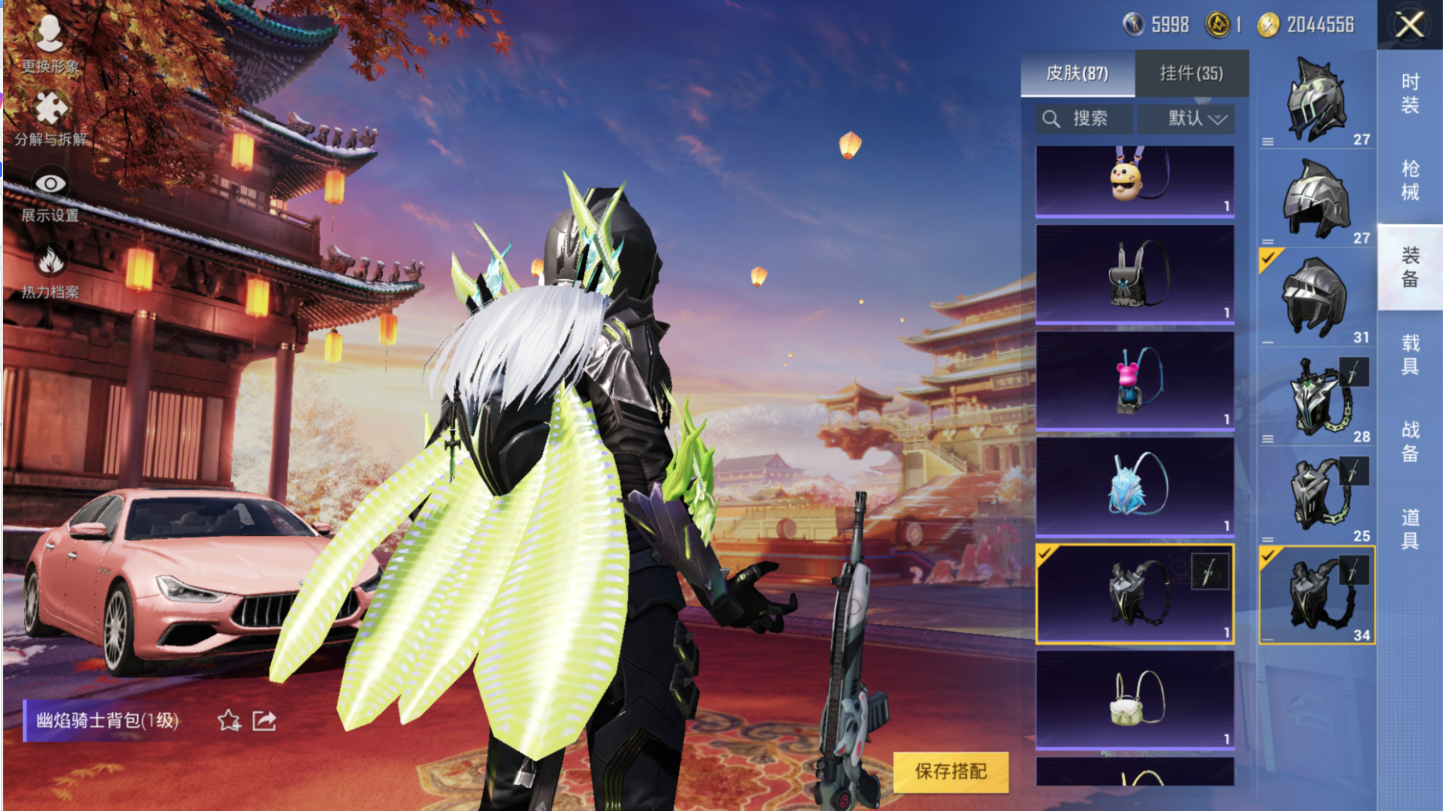This screenshot has height=811, width=1443.
Task: Switch to the 挂件(35) pendants tab
Action: point(1191,73)
